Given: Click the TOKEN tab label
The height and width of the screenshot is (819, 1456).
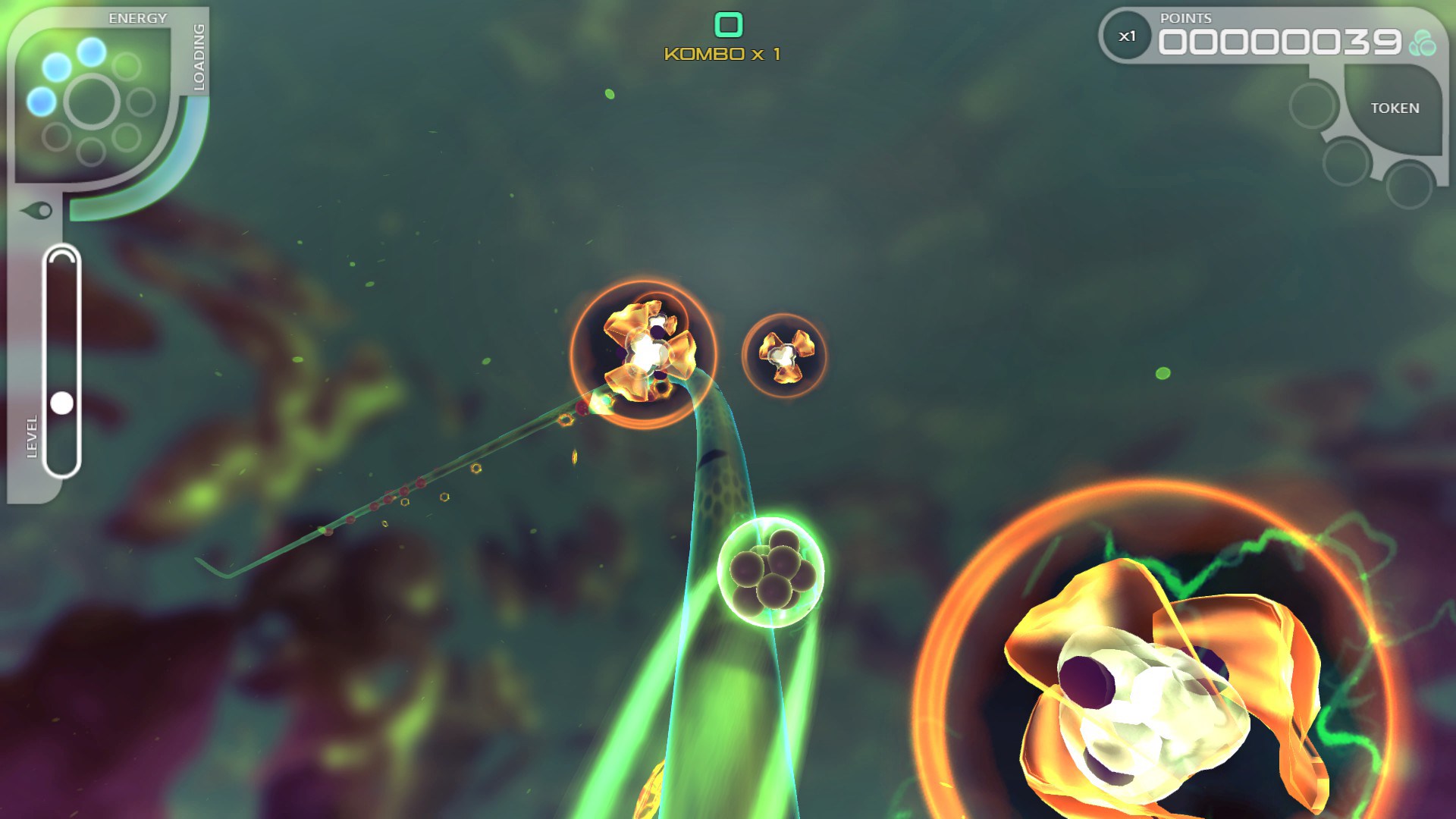Looking at the screenshot, I should (1395, 108).
